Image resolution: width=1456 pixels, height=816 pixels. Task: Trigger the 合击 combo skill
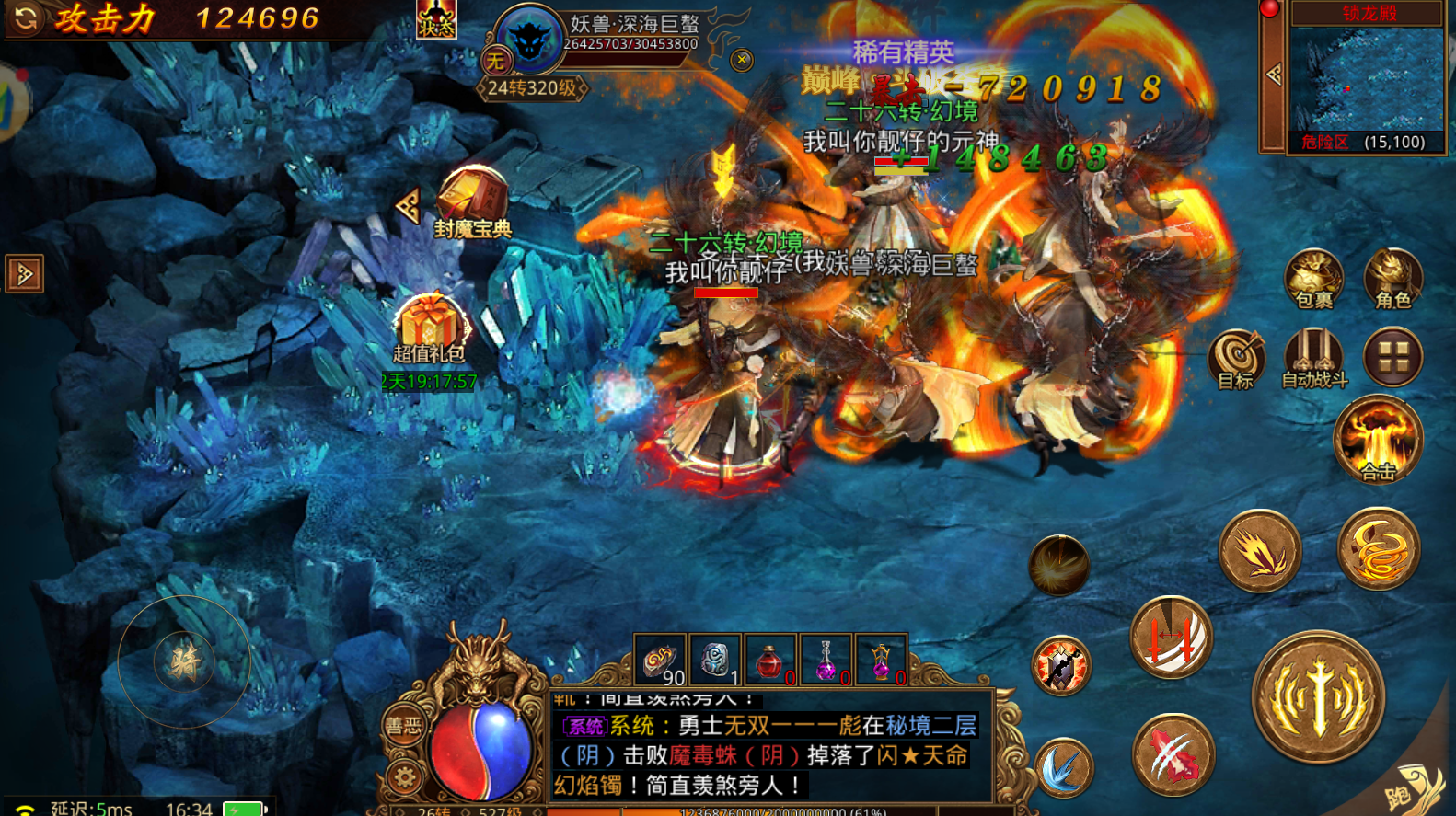(1378, 440)
